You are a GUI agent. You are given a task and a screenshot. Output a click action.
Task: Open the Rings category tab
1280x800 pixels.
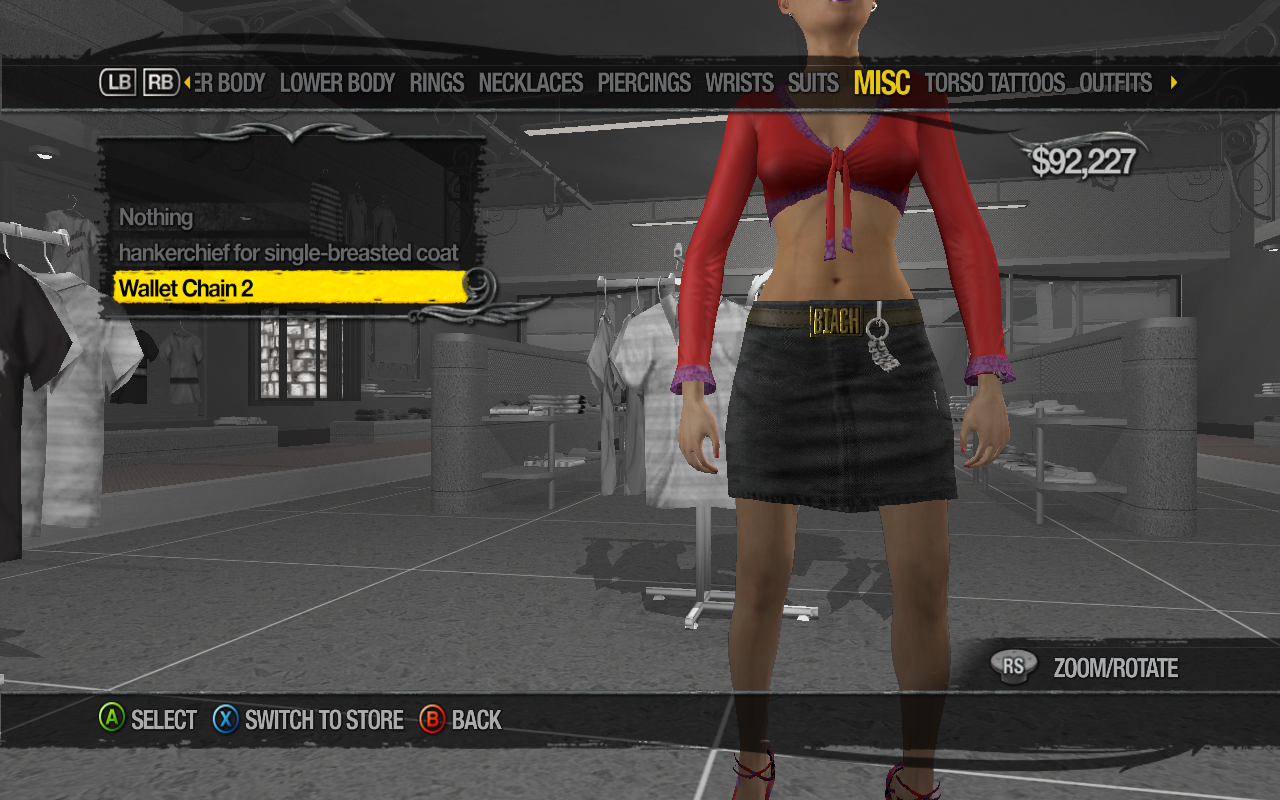click(x=437, y=83)
